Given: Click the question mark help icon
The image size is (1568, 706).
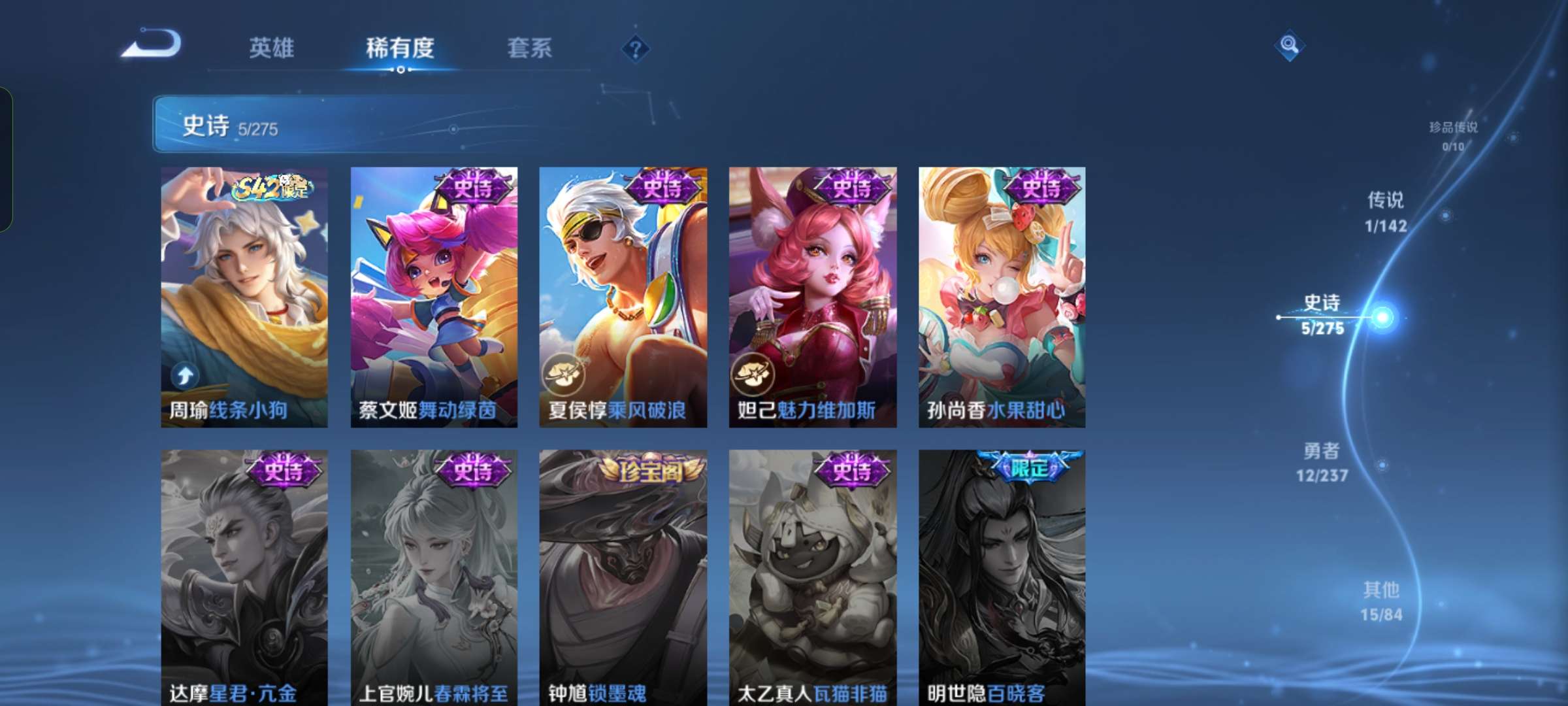Looking at the screenshot, I should tap(635, 49).
